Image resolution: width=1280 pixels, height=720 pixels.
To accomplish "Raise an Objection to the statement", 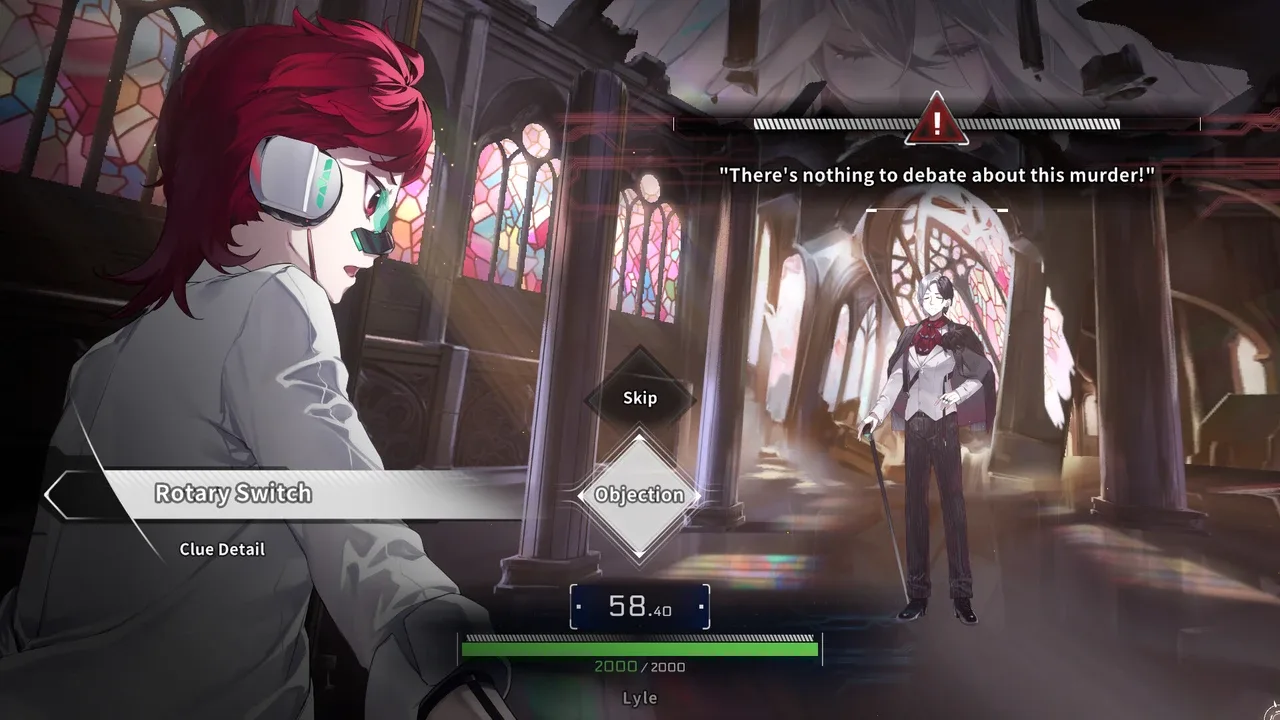I will (x=639, y=495).
